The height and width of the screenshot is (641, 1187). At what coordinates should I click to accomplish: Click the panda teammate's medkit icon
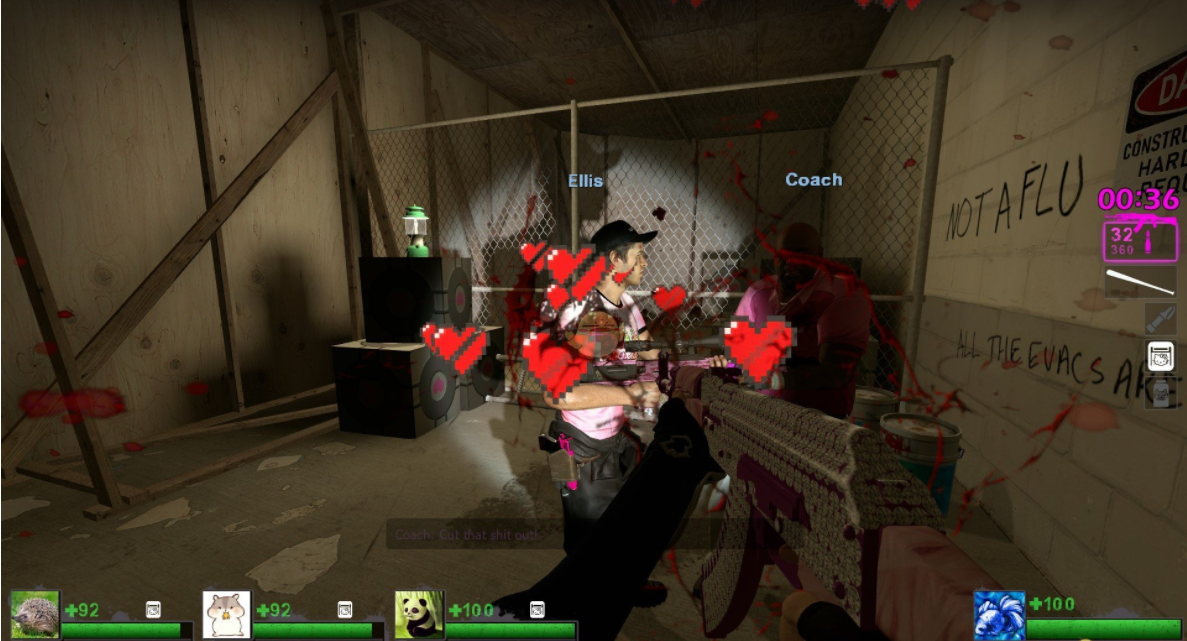[x=537, y=609]
